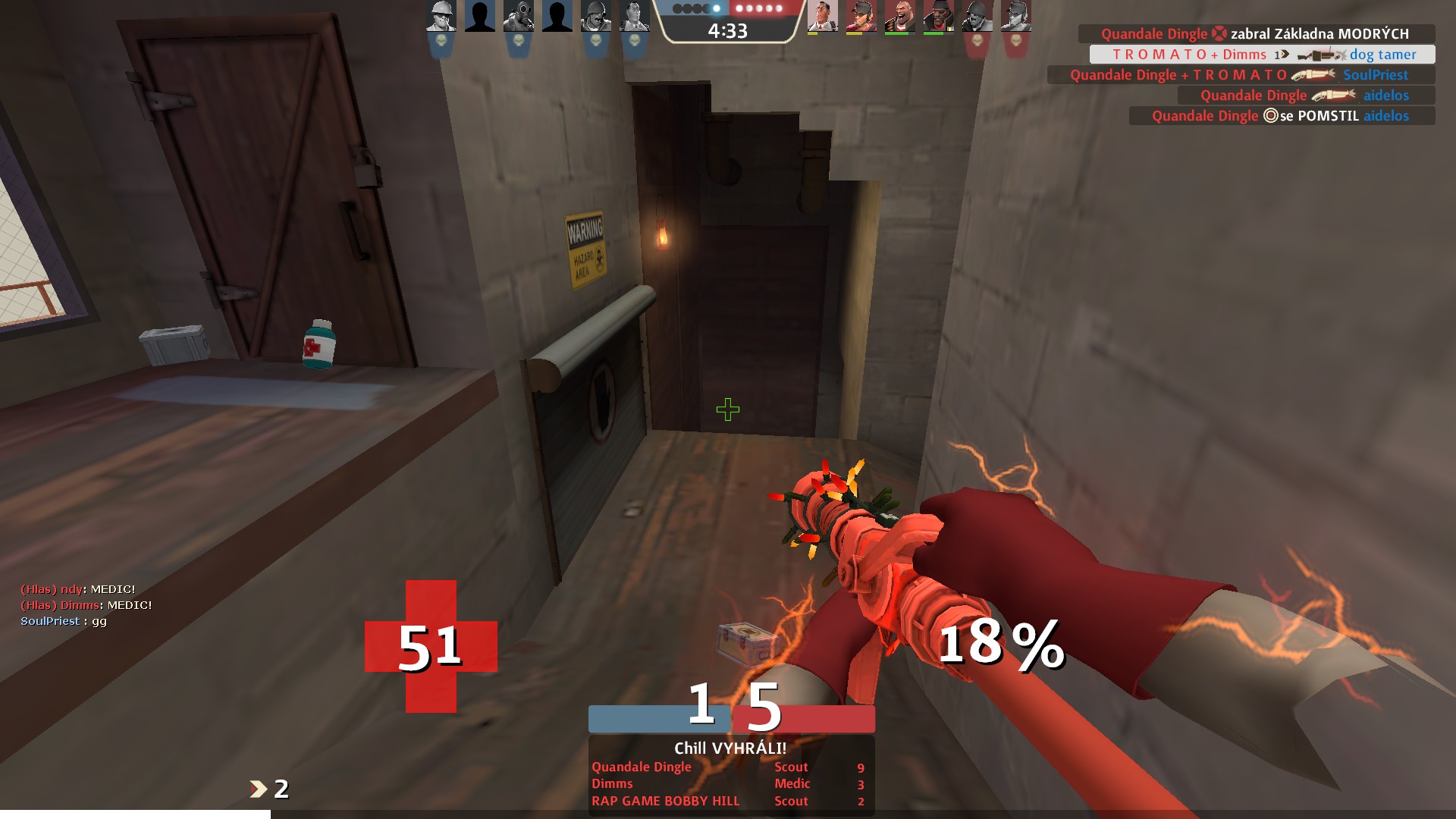
Task: Choose the greyed-out BLU Medic portrait
Action: click(x=634, y=16)
